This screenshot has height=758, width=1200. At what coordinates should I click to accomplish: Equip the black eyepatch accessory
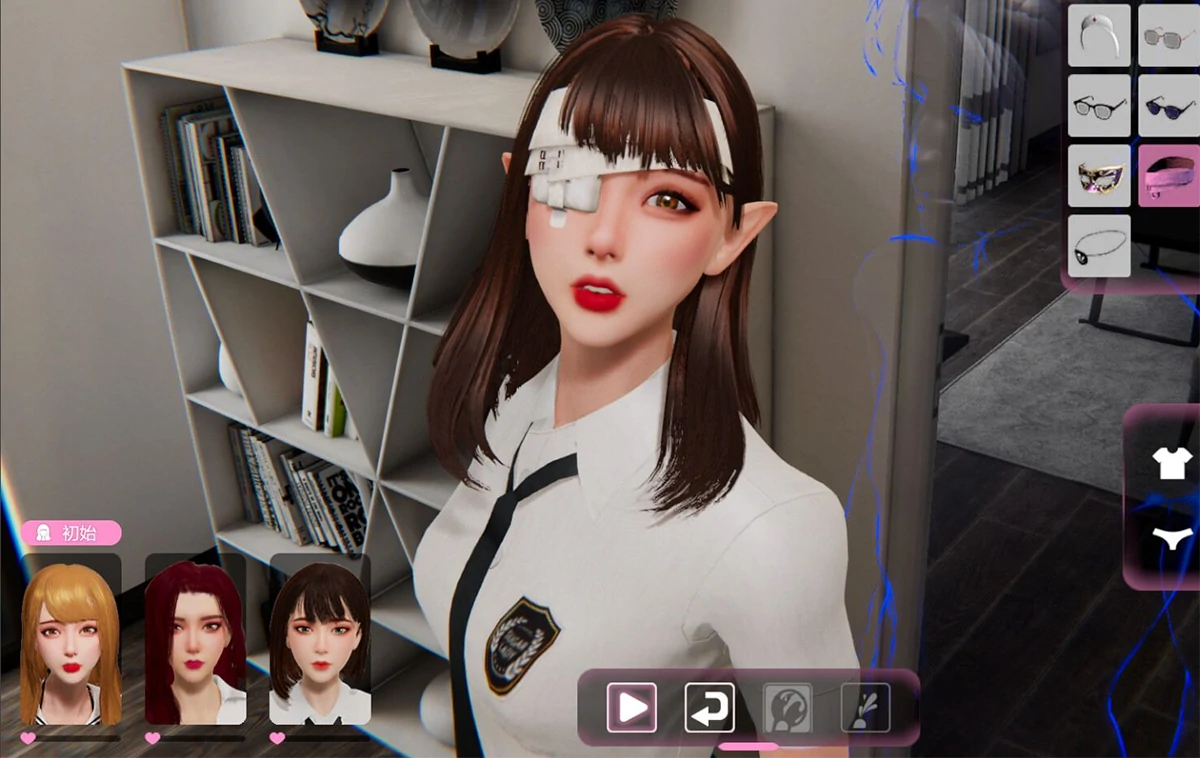(1099, 246)
